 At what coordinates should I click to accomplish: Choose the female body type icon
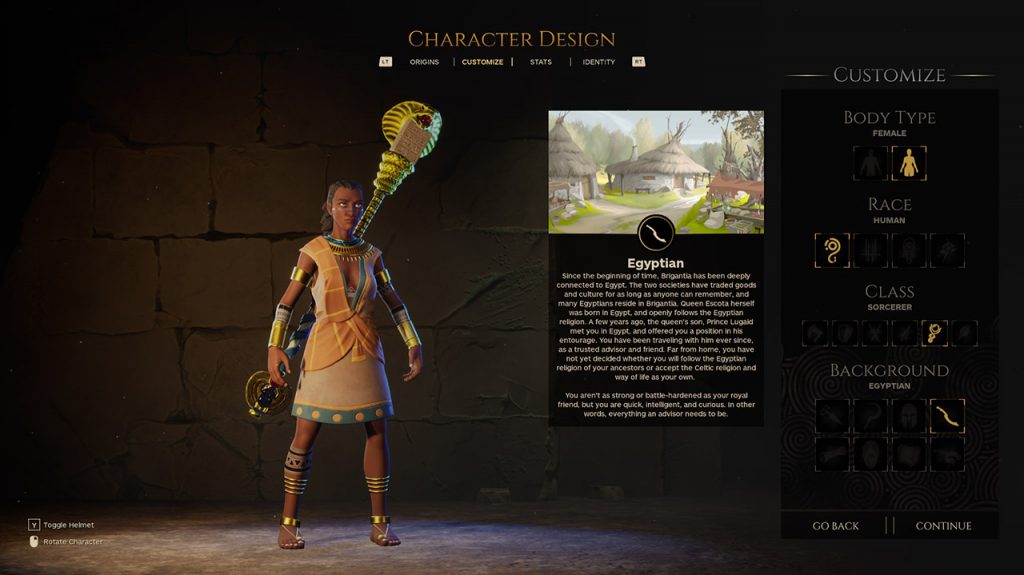908,163
